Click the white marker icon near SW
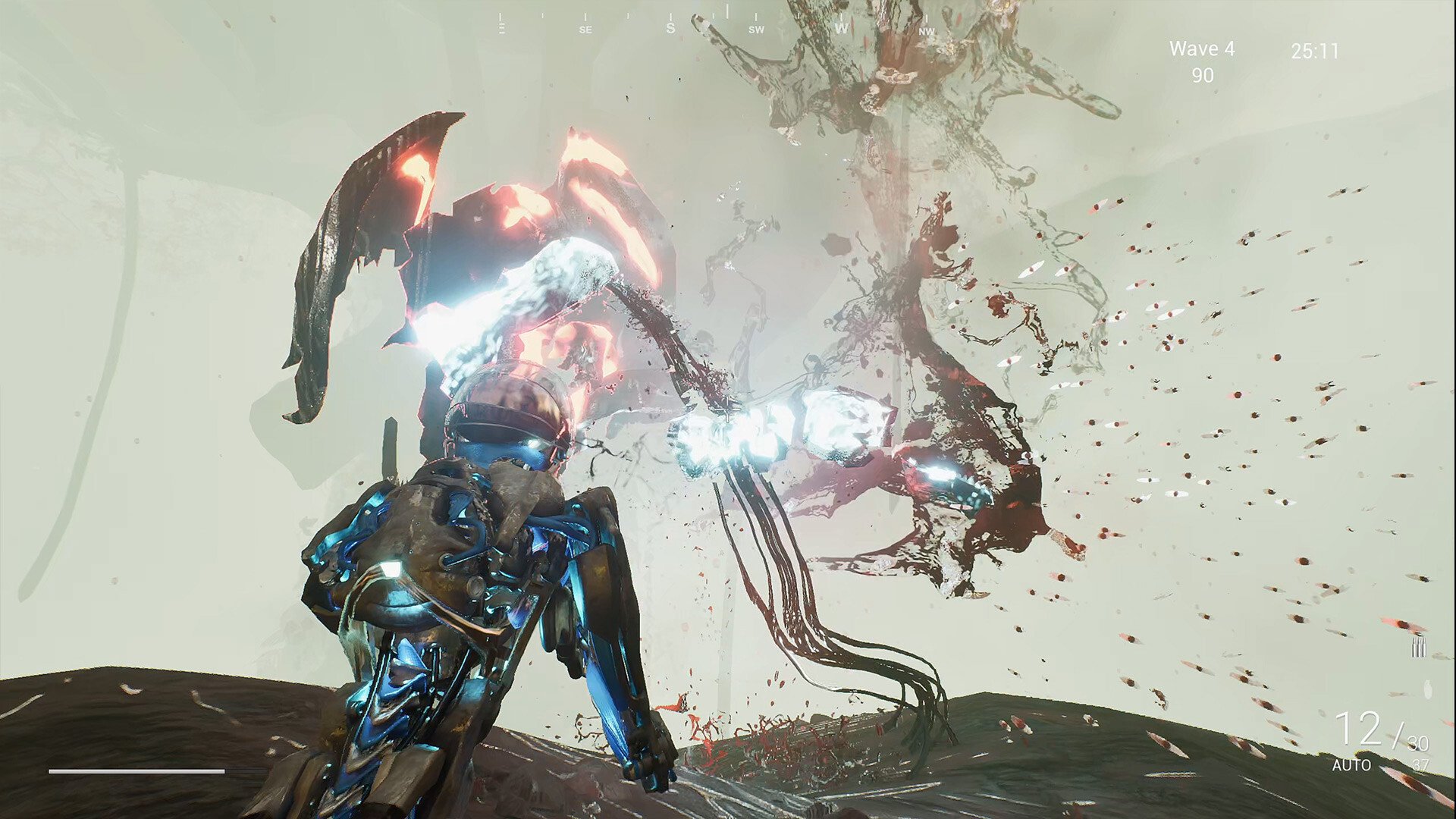This screenshot has width=1456, height=819. pos(726,14)
